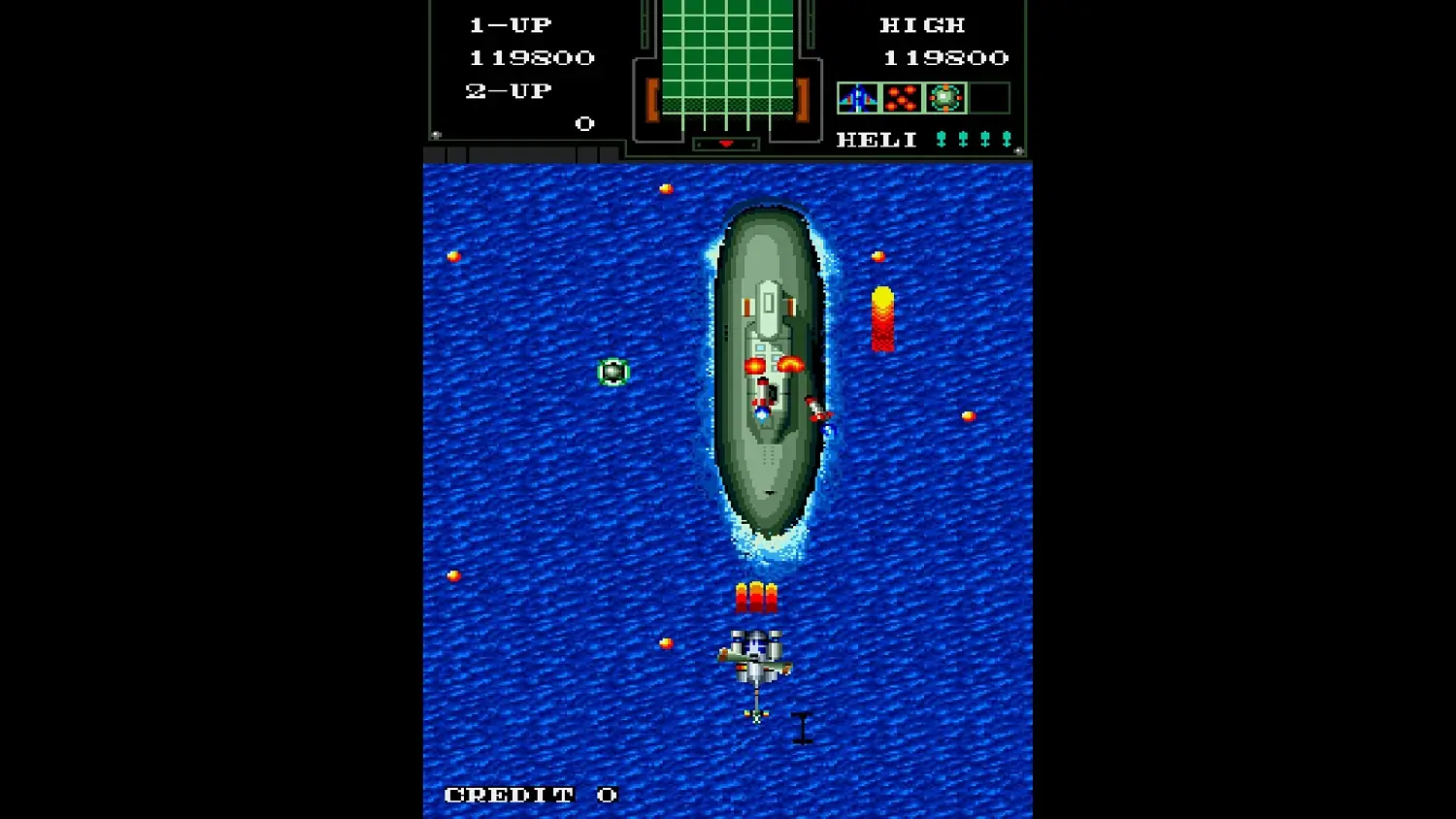Click the black I-shaped marker near the helicopter
Screen dimensions: 1456x819
802,728
